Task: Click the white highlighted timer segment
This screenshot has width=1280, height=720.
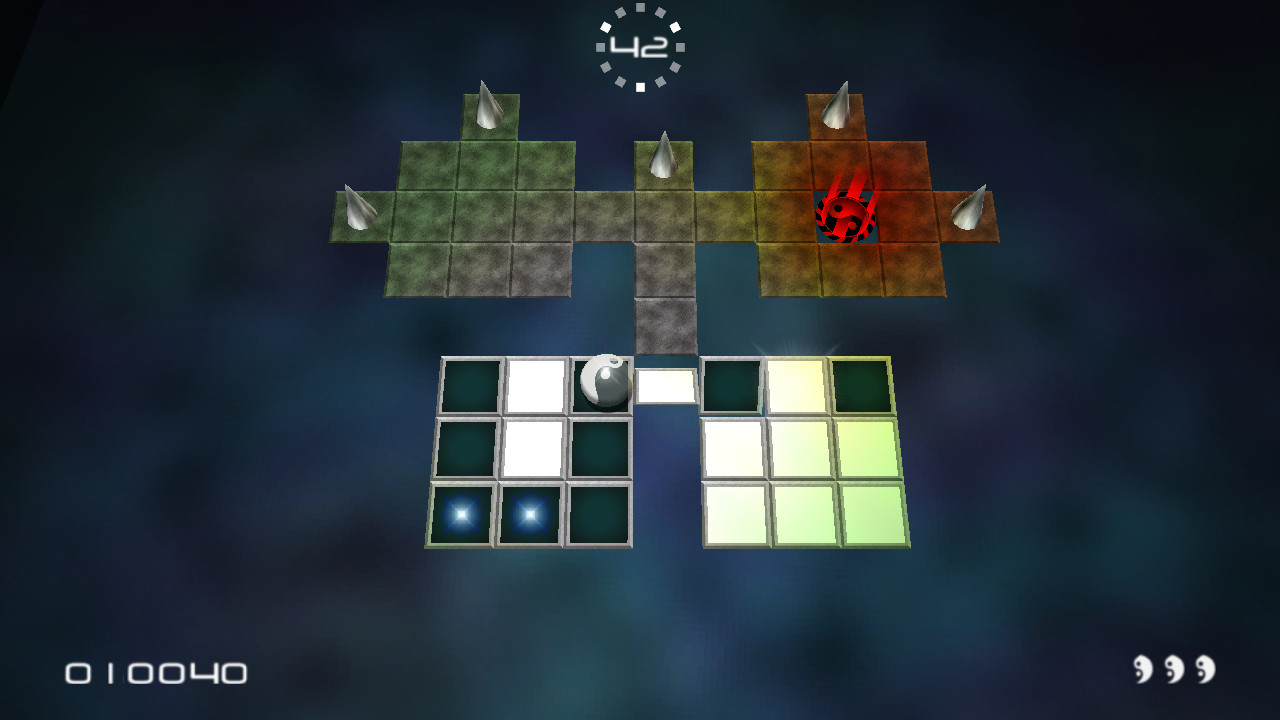Action: click(x=640, y=86)
